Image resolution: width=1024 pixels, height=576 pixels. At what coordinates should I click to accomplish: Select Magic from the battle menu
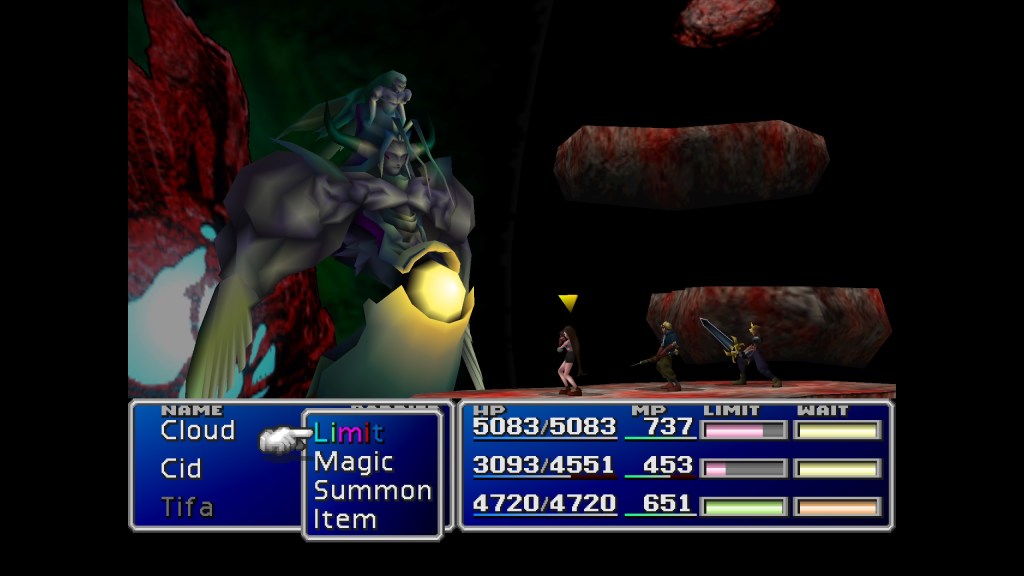(x=353, y=462)
